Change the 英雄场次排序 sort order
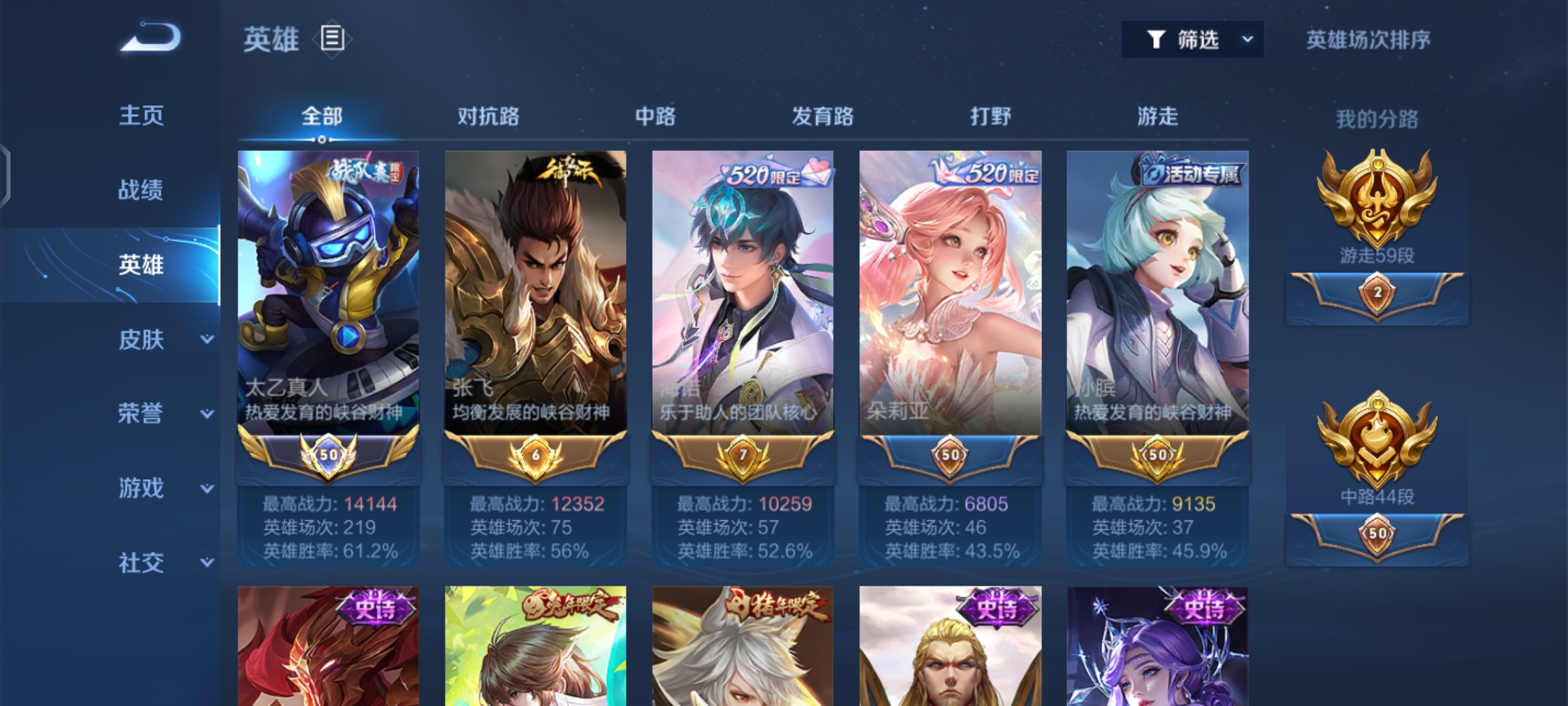The width and height of the screenshot is (1568, 706). click(x=1368, y=40)
